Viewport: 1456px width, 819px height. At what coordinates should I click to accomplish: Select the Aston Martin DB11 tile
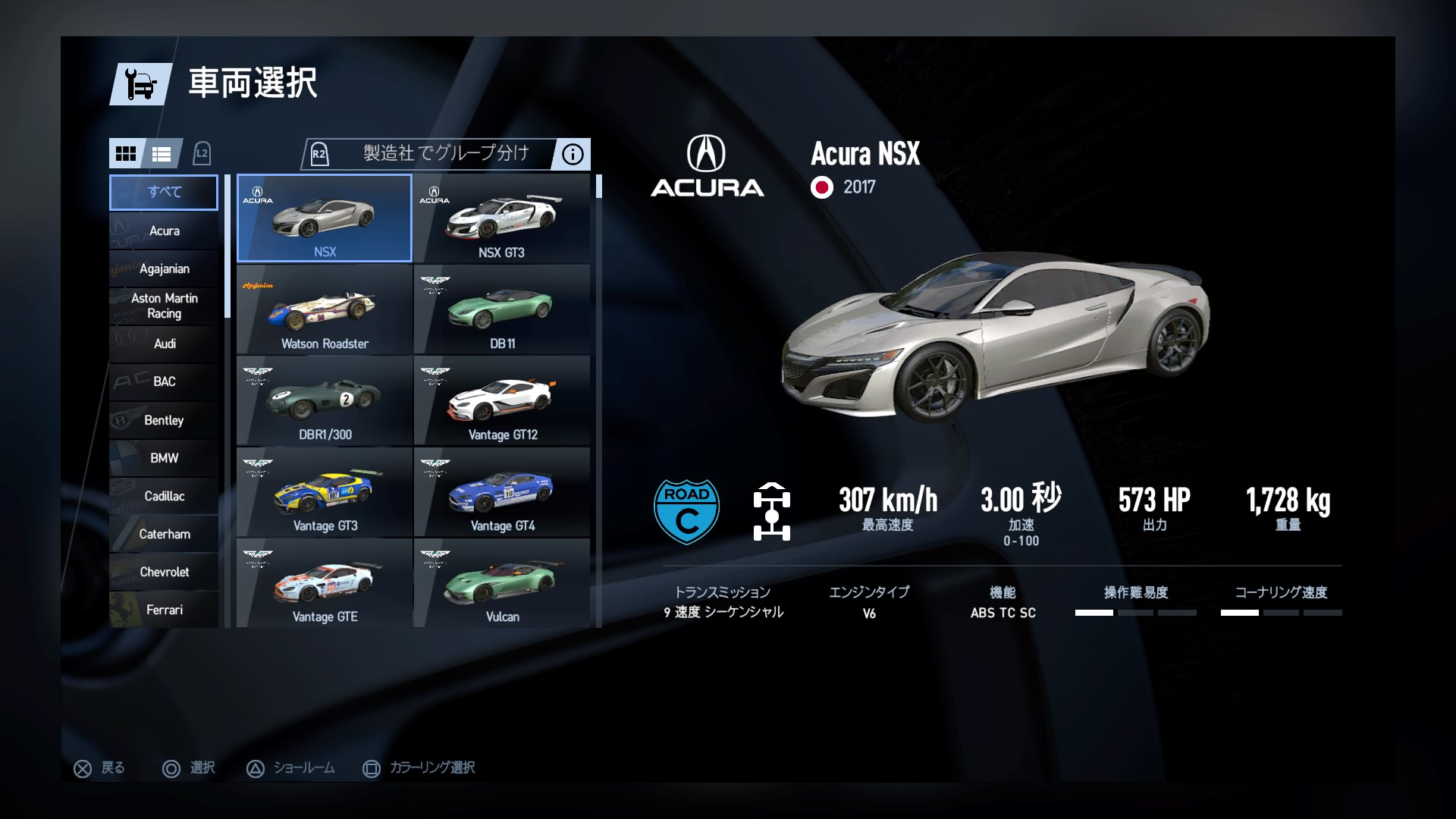pyautogui.click(x=501, y=309)
